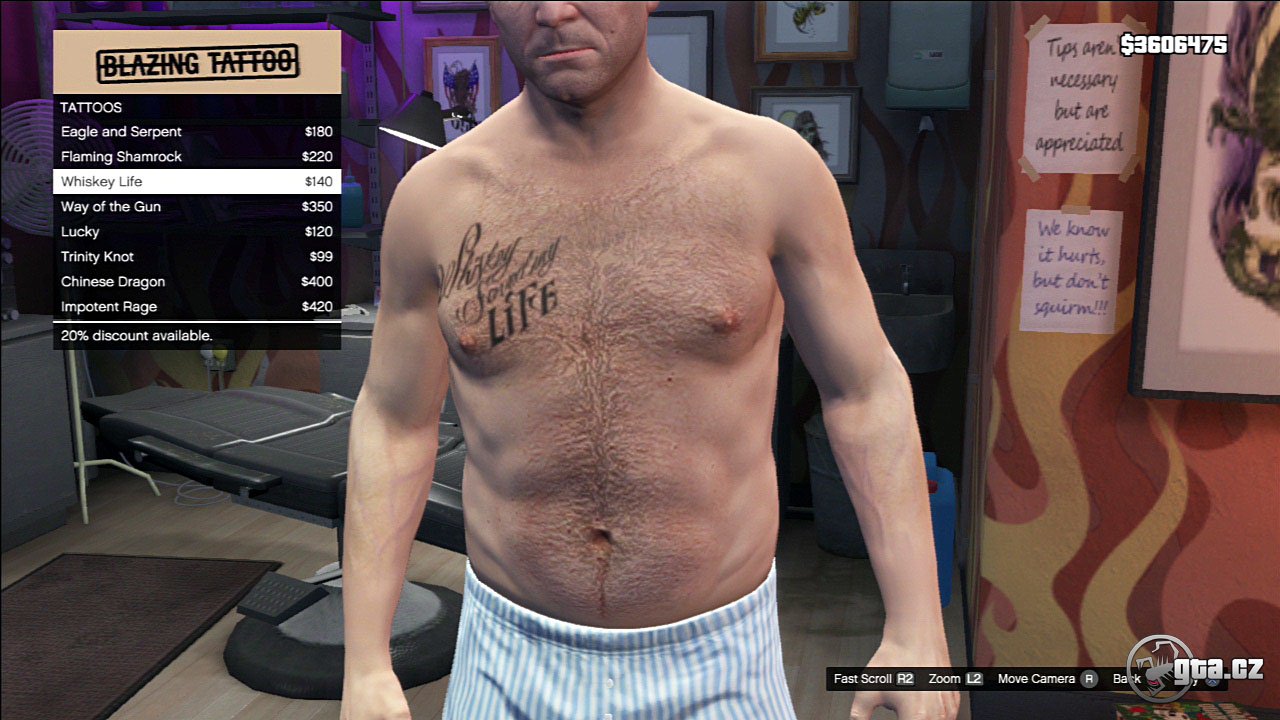Choose the Flaming Shamrock tattoo

click(196, 157)
